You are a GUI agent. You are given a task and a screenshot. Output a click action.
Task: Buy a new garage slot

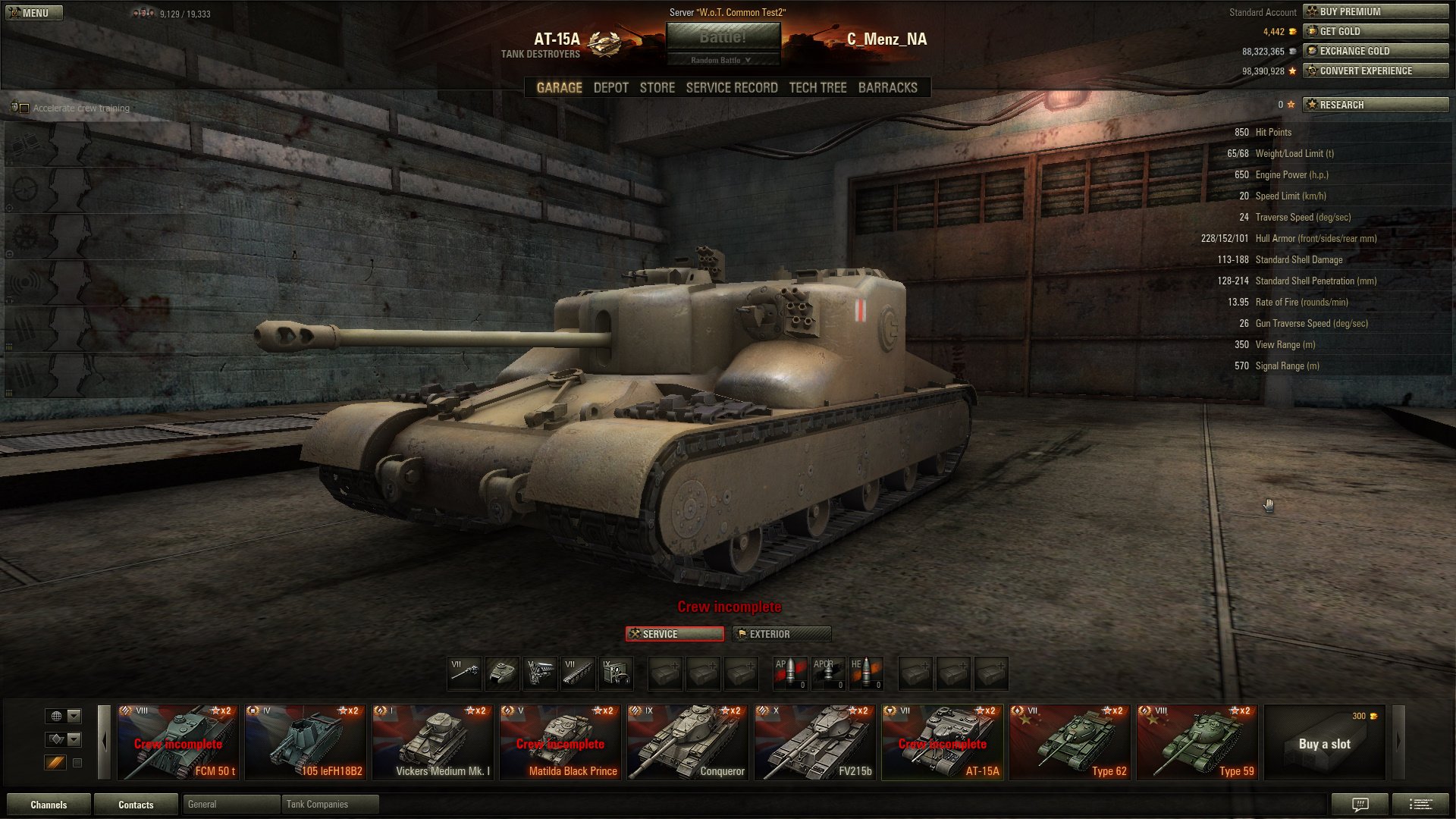1325,742
